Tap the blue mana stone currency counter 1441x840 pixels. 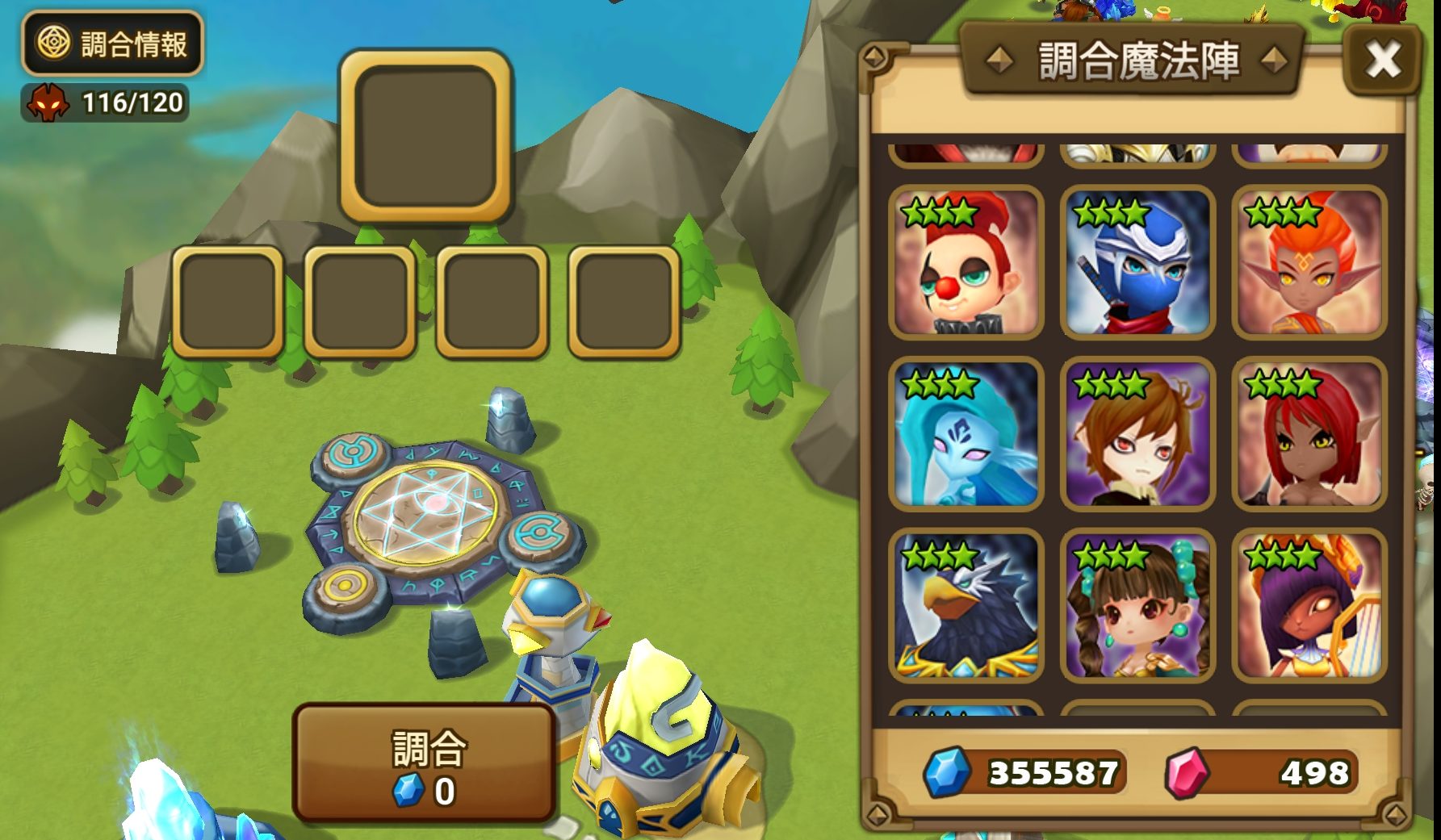pos(1025,772)
